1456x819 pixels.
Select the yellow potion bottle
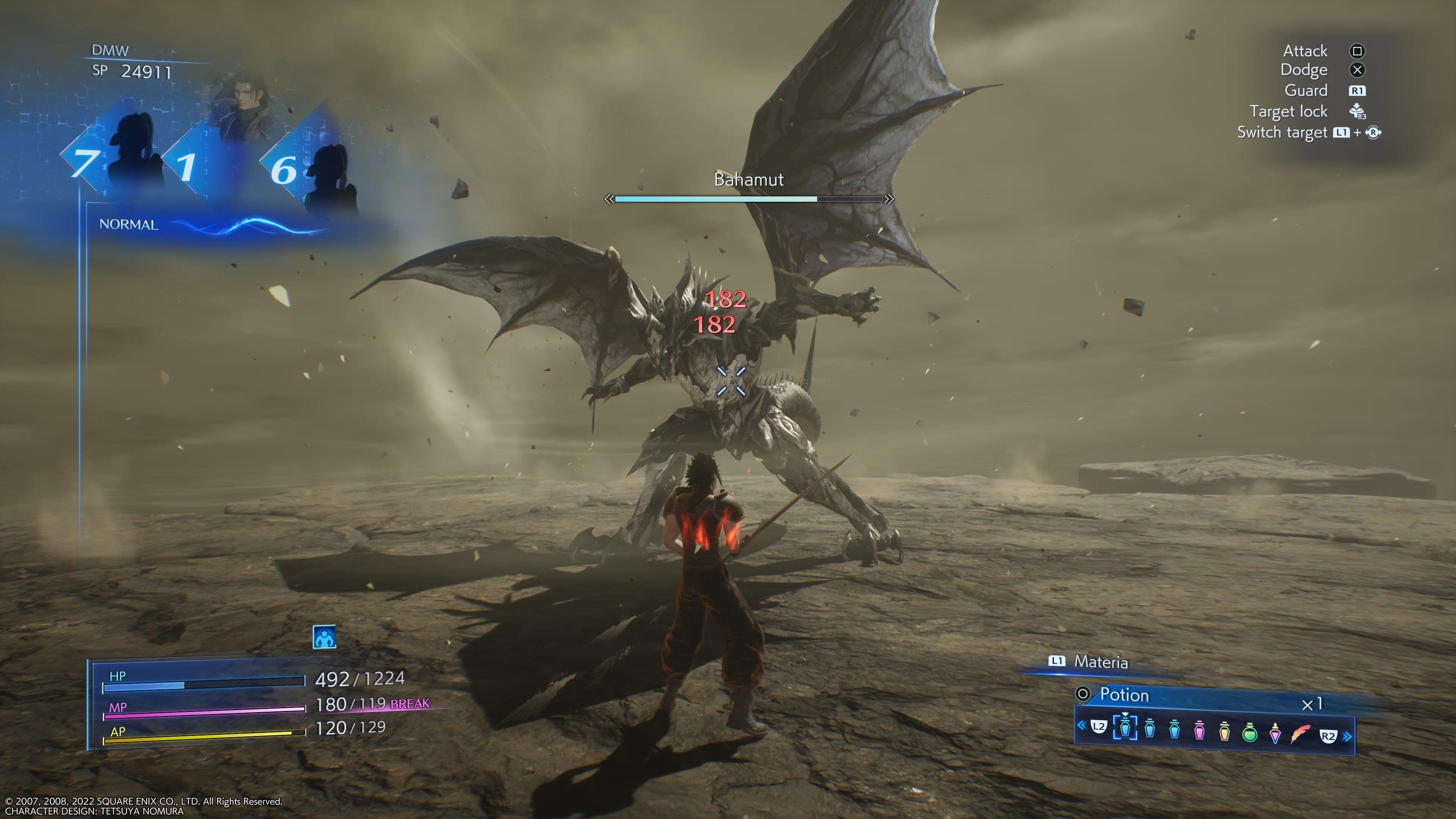pos(1224,731)
